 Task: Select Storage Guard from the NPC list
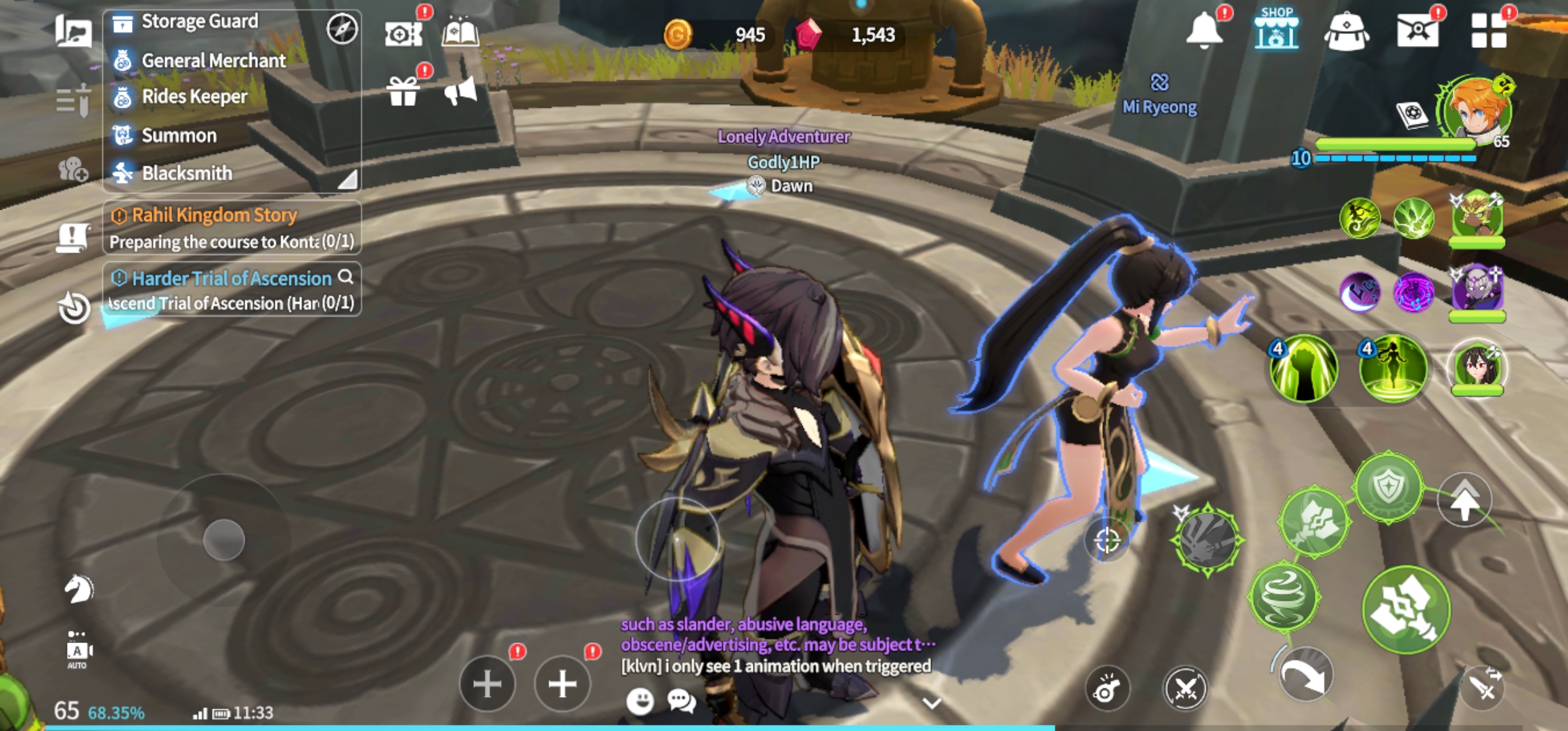coord(199,22)
